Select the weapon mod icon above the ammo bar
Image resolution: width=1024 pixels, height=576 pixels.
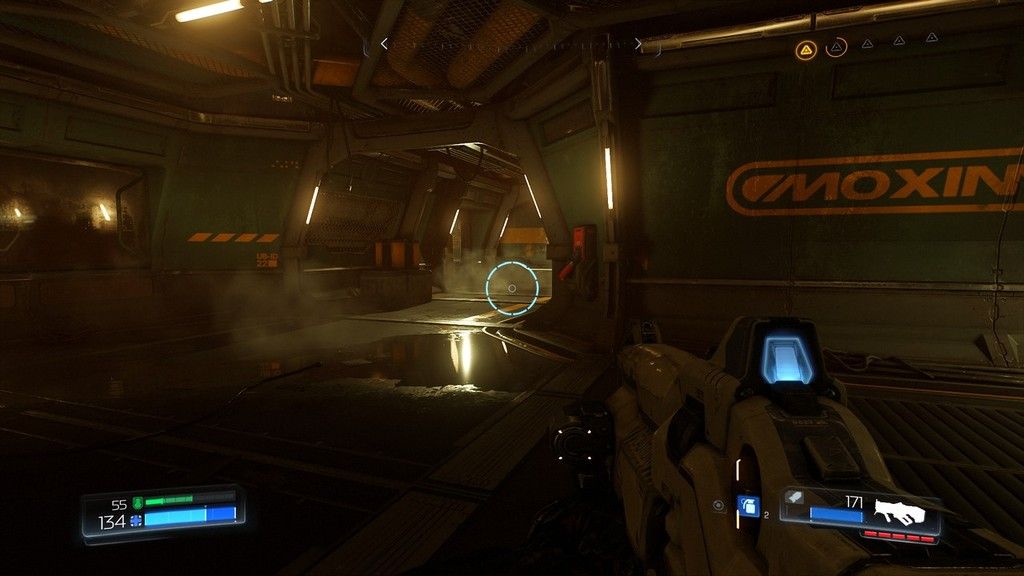pos(794,496)
